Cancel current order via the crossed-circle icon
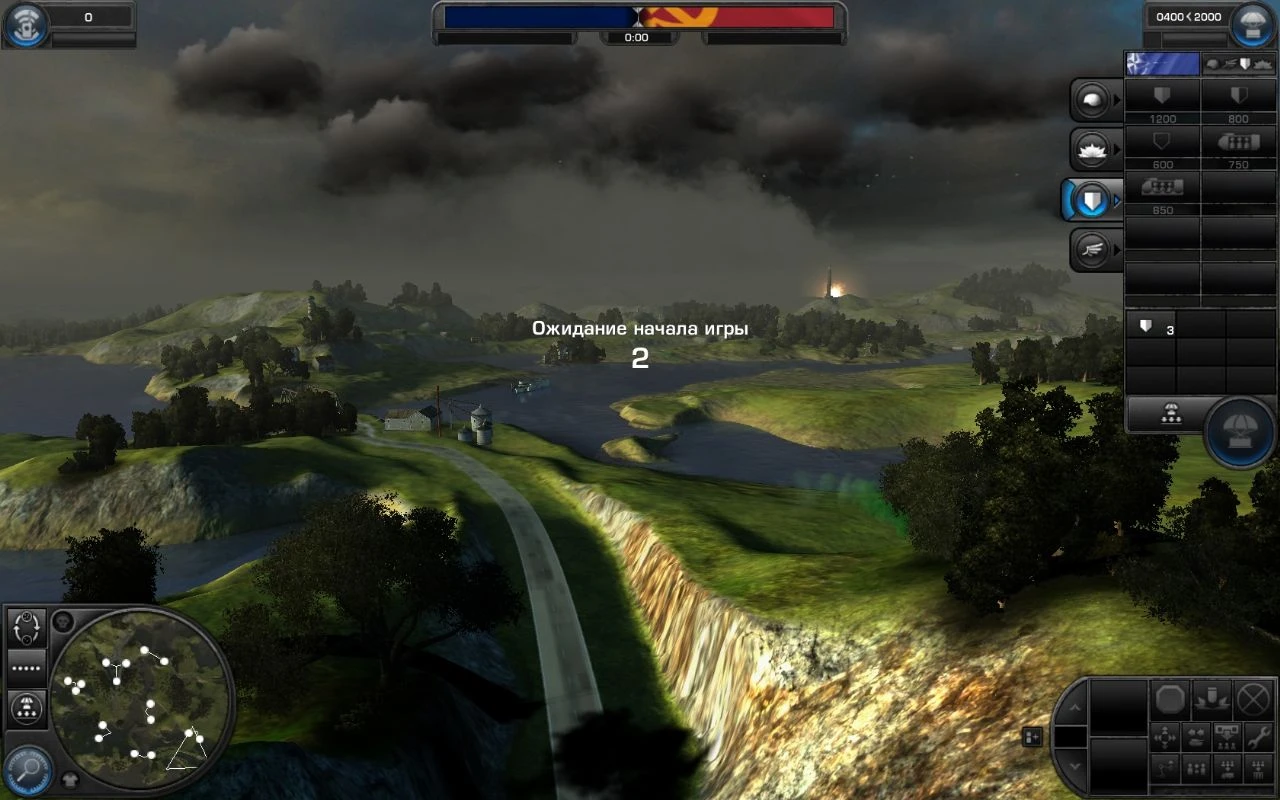Image resolution: width=1280 pixels, height=800 pixels. [1252, 699]
